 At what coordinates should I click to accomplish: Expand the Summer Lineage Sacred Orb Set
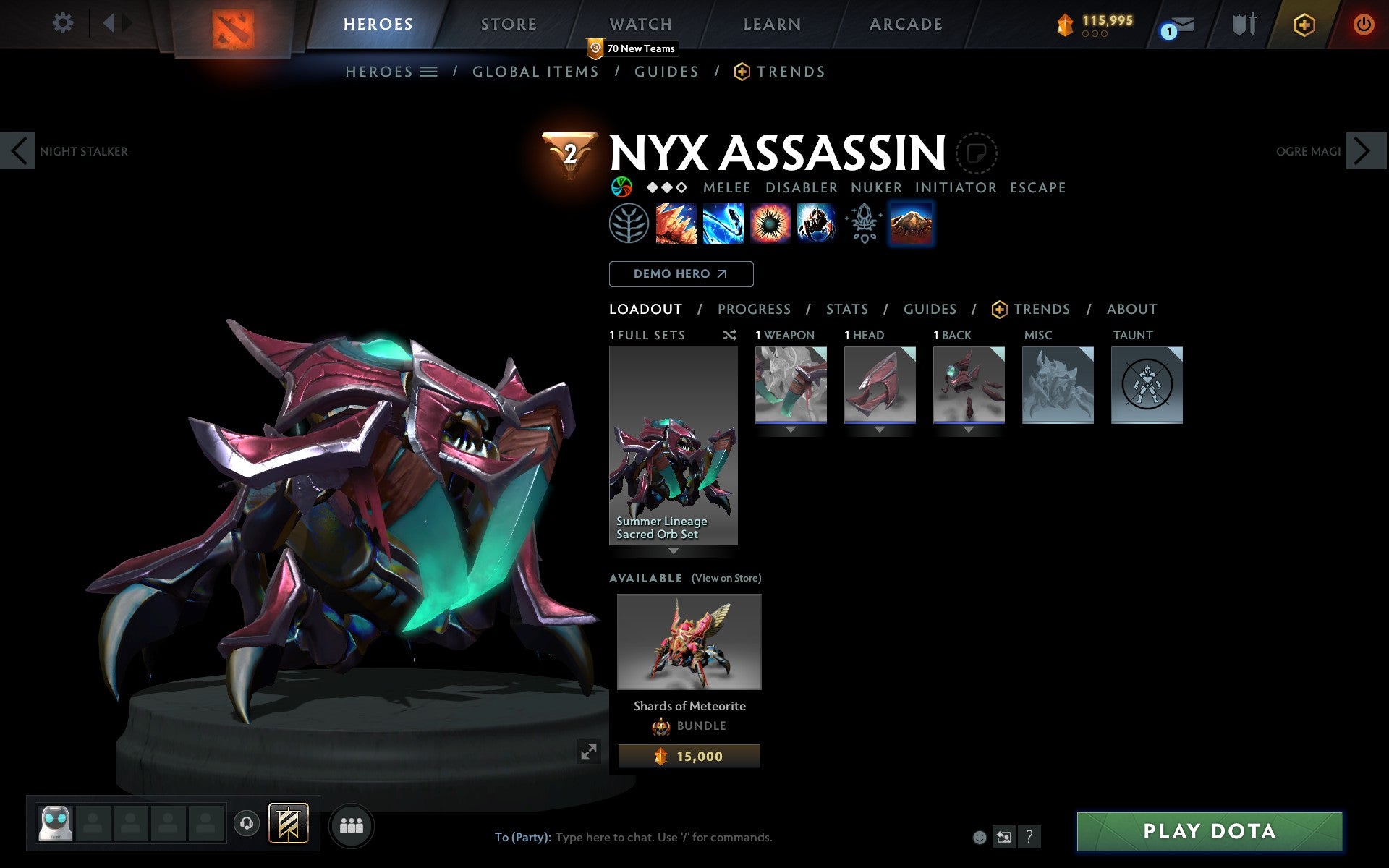point(674,551)
